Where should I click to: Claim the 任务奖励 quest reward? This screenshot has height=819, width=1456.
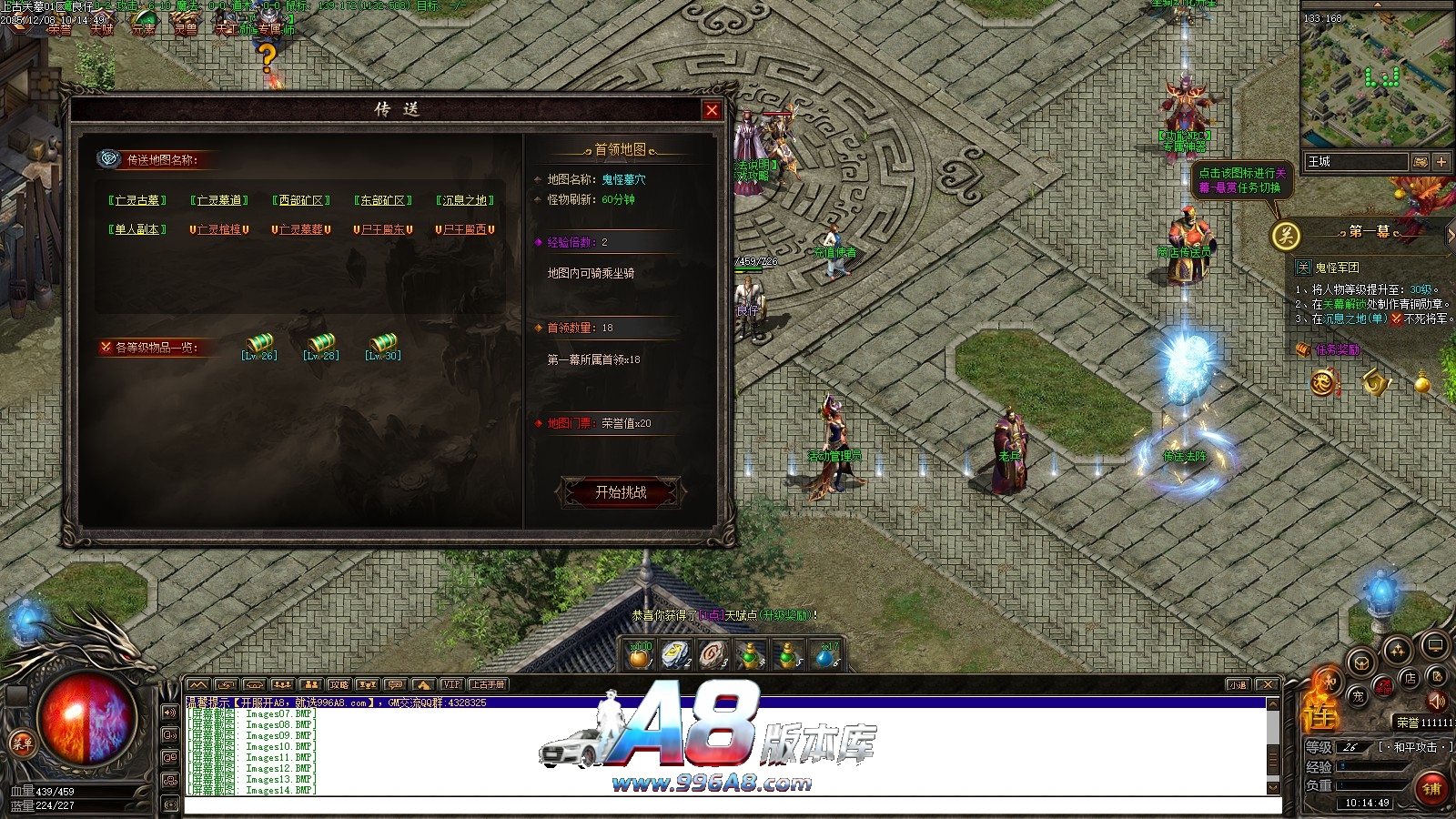(x=1336, y=349)
